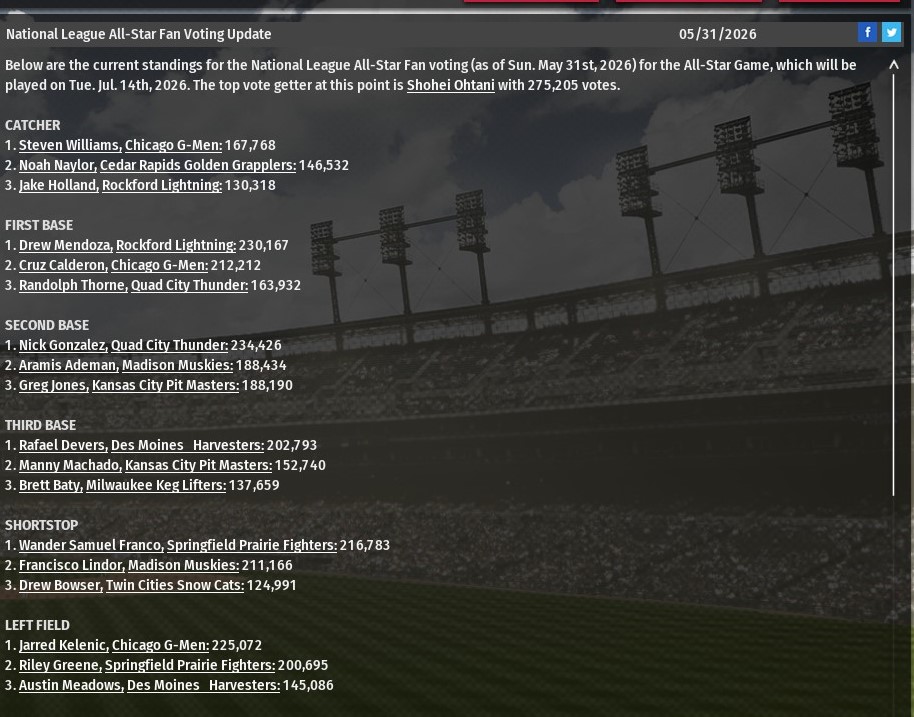Click Cruz Calderon's name link
This screenshot has width=914, height=717.
(x=62, y=265)
